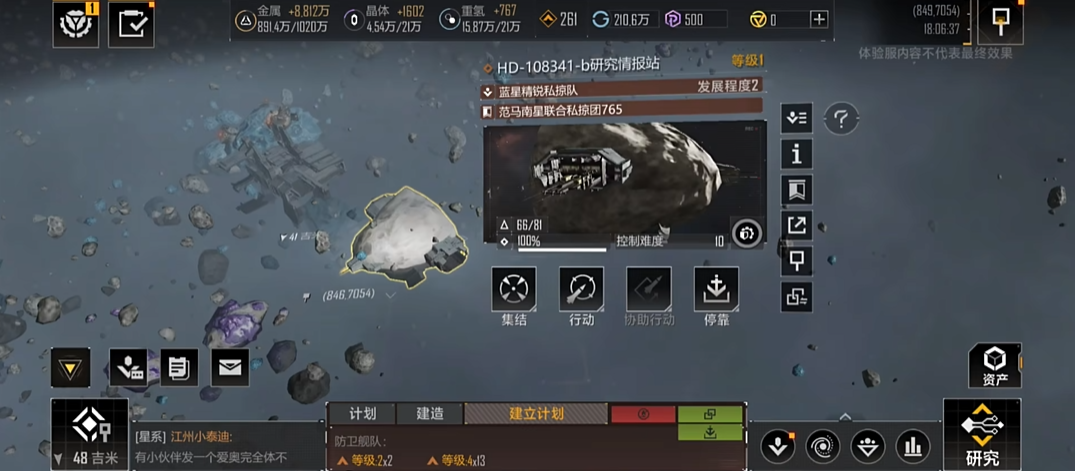Select the 建立计划 tab

pyautogui.click(x=536, y=413)
